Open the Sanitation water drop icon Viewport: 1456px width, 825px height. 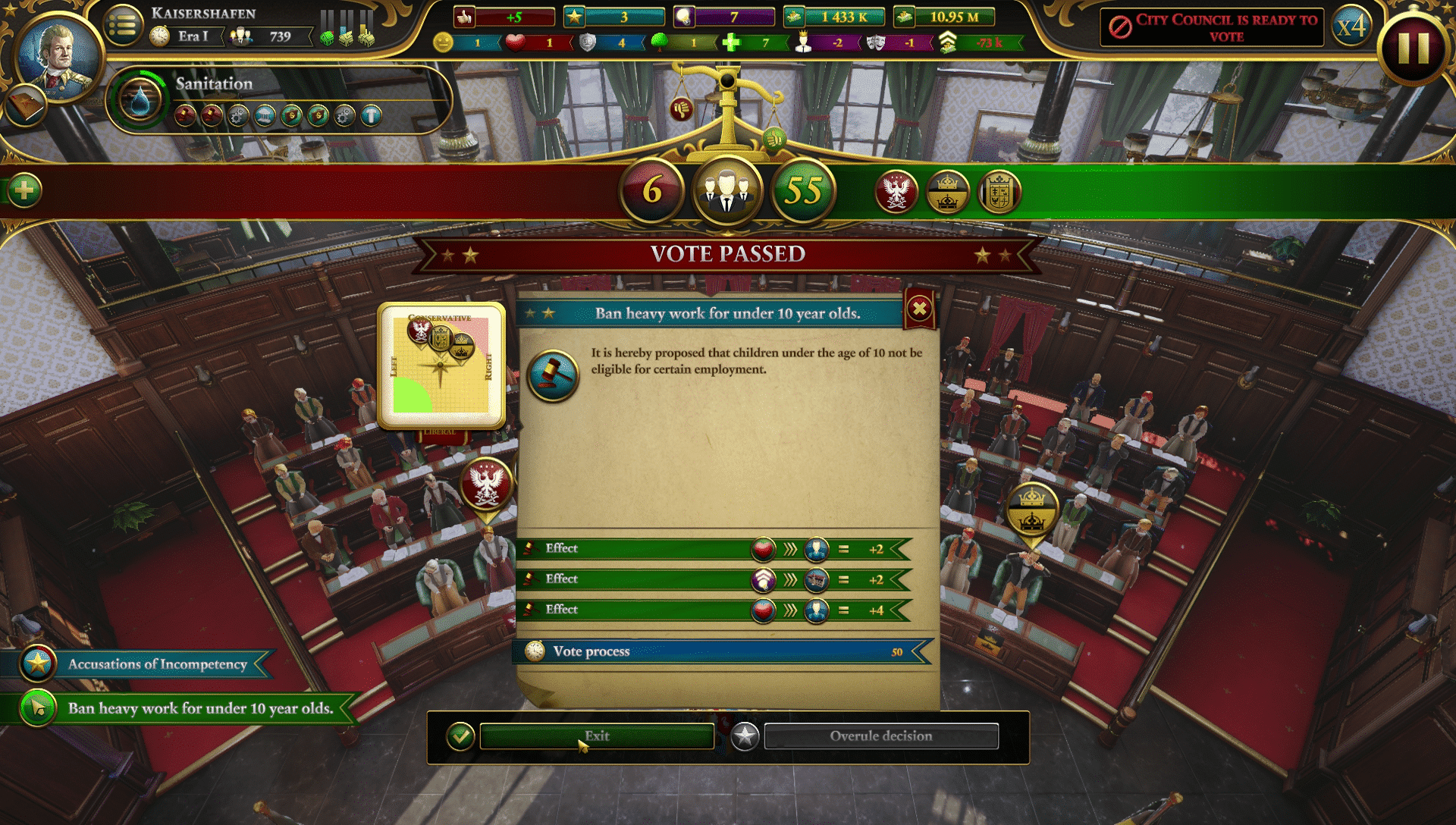click(x=140, y=100)
